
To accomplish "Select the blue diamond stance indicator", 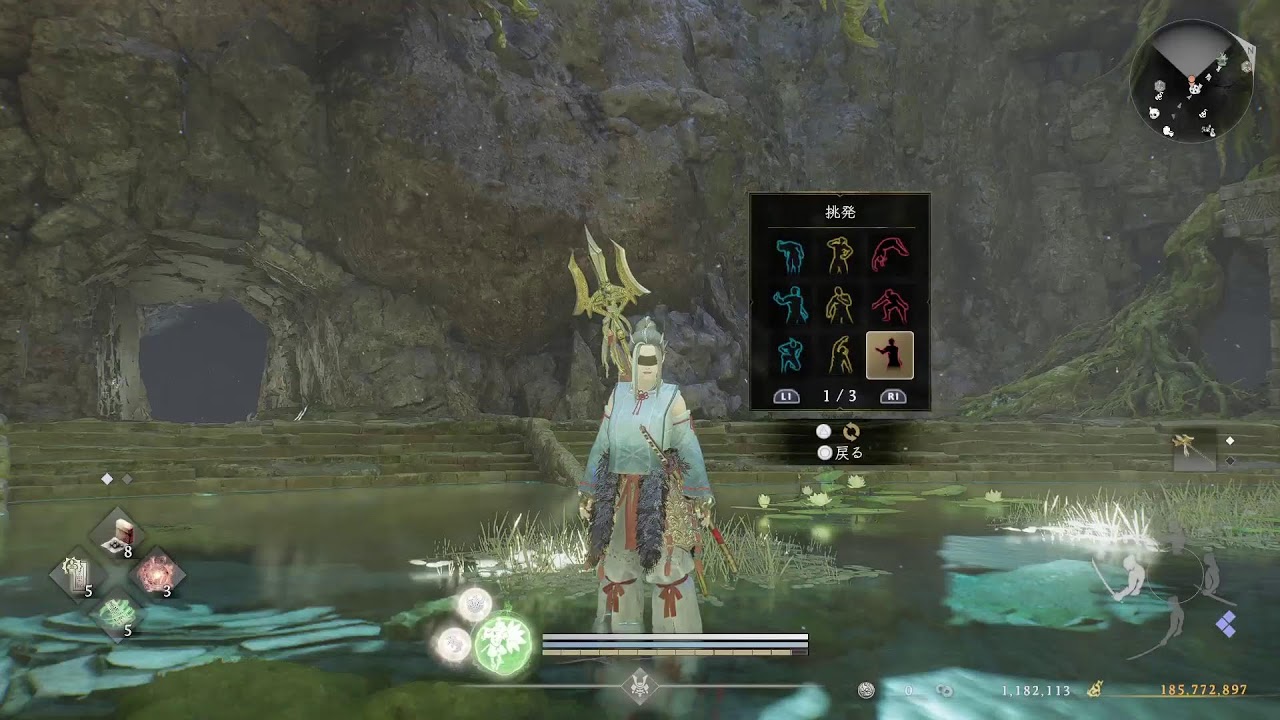I will [x=1226, y=624].
